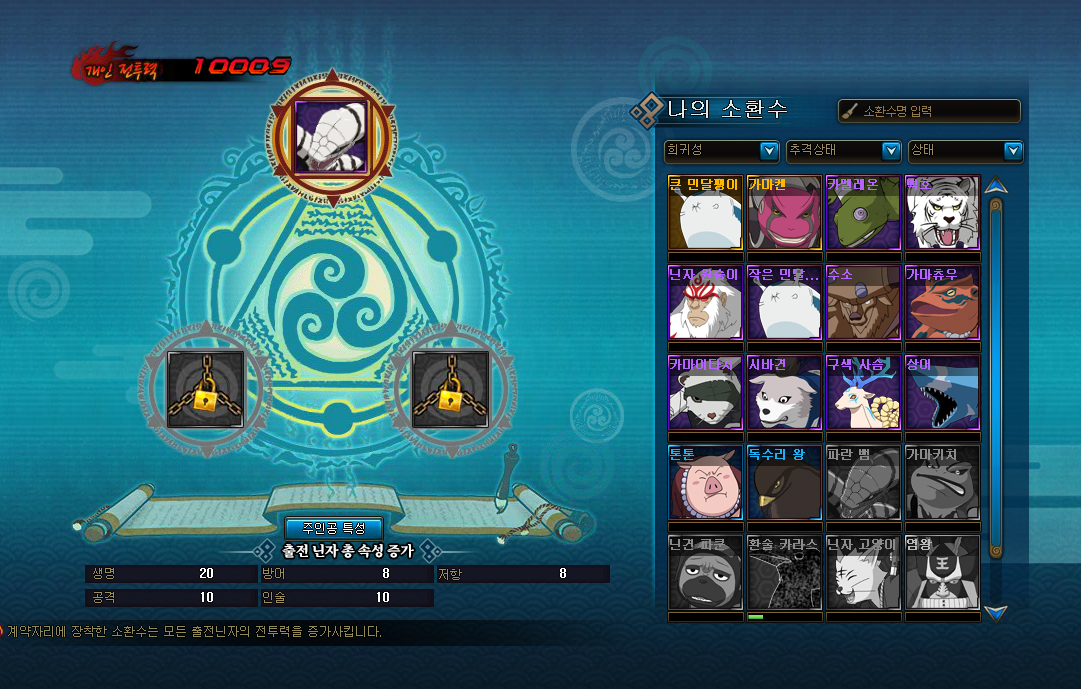Screen dimensions: 1081x689
Task: Pick the 상어 shark summon
Action: (x=942, y=392)
